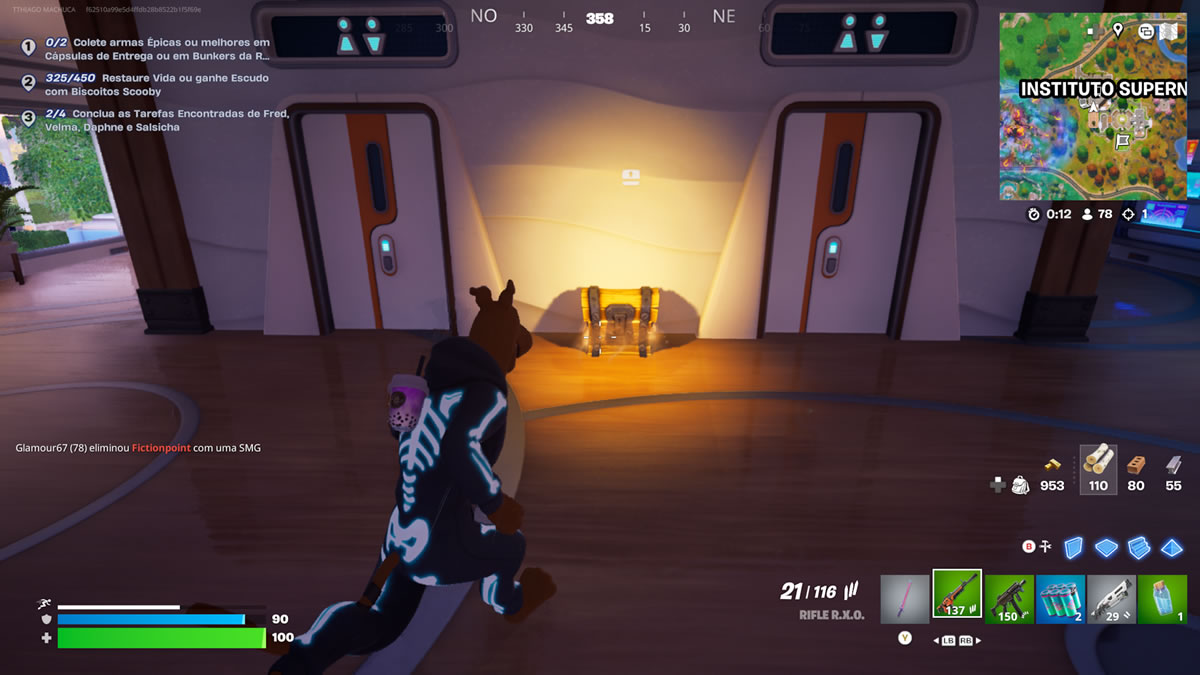Select the shield potion bottle slot

(1162, 598)
